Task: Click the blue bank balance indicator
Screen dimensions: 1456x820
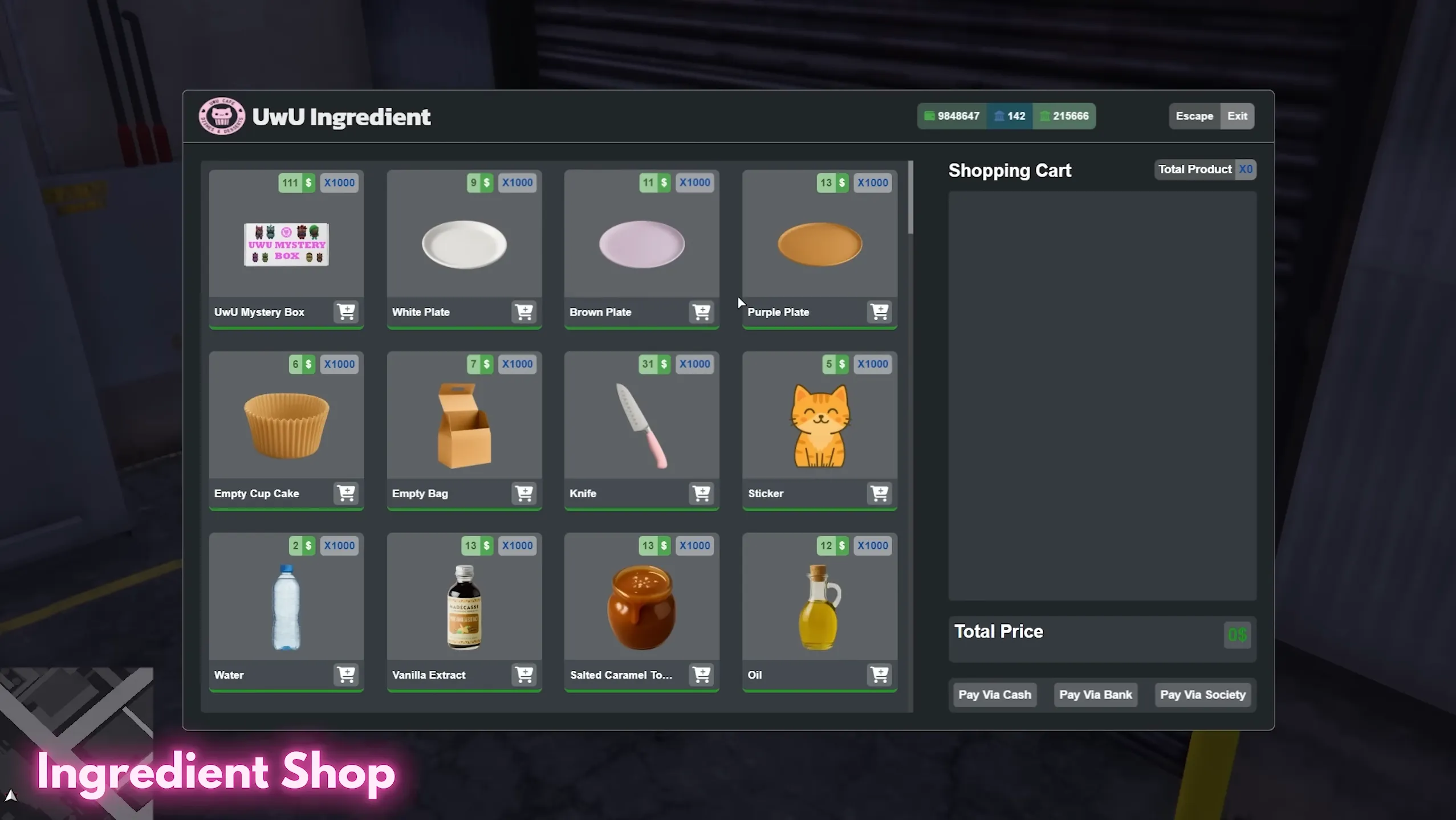Action: [1010, 116]
